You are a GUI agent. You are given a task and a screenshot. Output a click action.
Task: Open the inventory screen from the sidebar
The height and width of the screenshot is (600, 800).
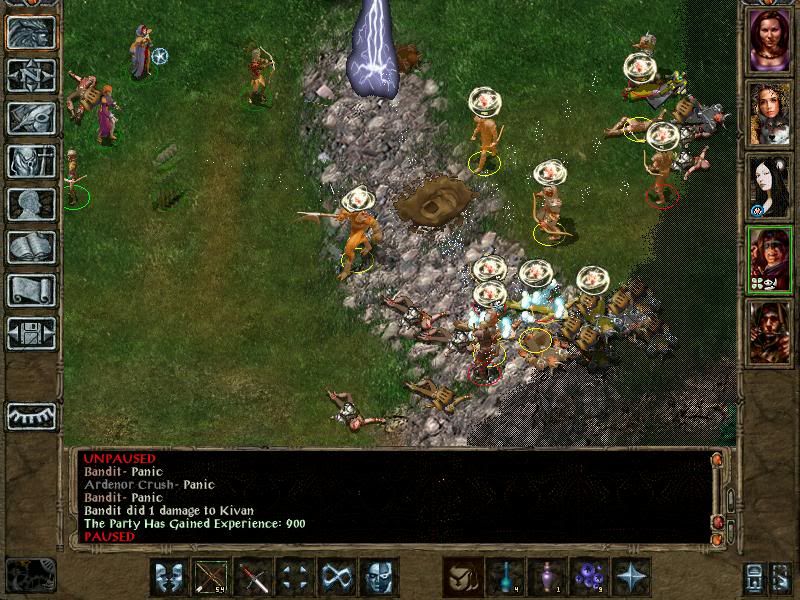pos(31,161)
